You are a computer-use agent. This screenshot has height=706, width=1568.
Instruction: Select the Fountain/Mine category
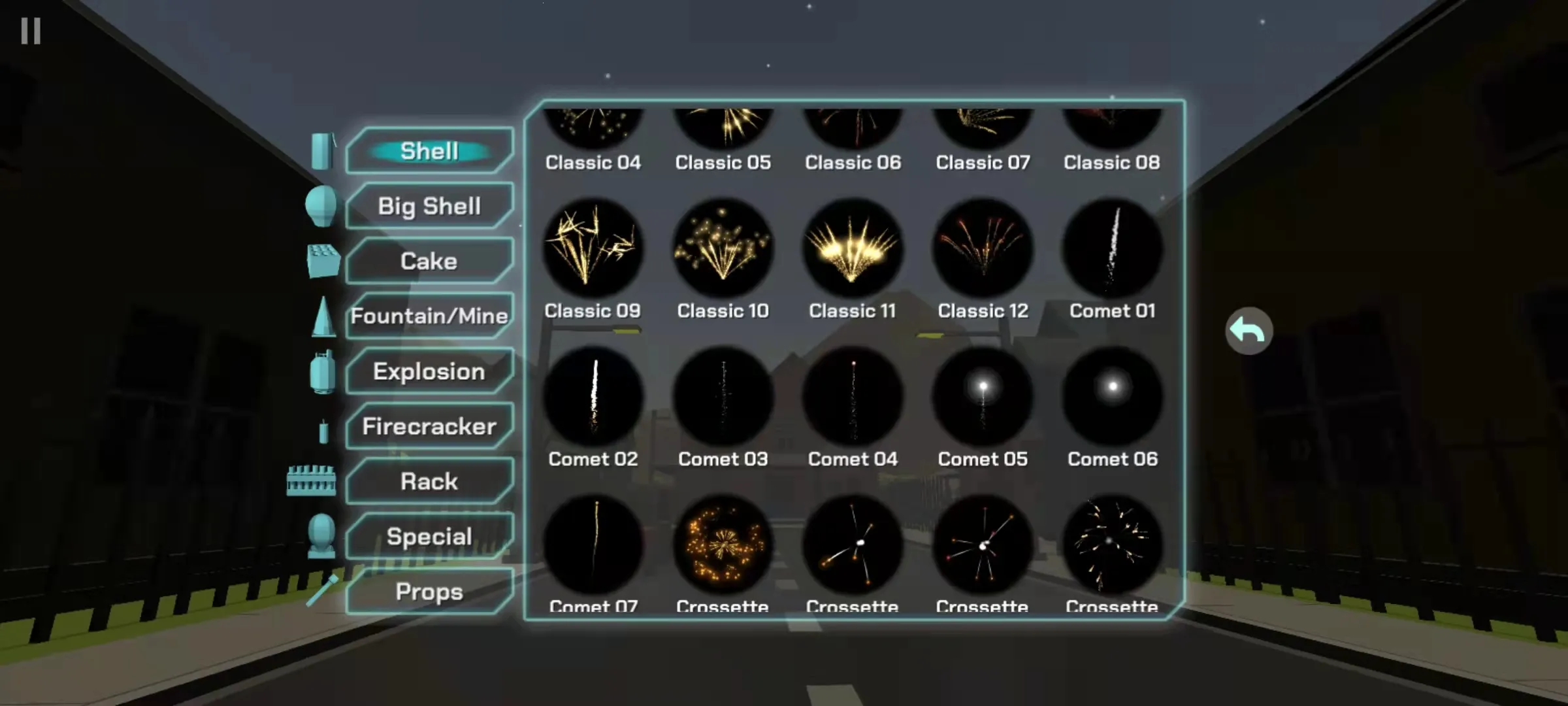(x=429, y=316)
